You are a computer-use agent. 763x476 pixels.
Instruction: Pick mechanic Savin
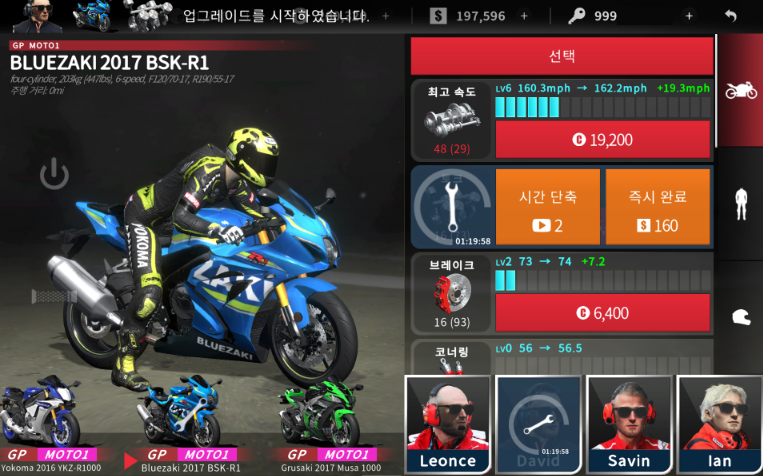tap(629, 423)
